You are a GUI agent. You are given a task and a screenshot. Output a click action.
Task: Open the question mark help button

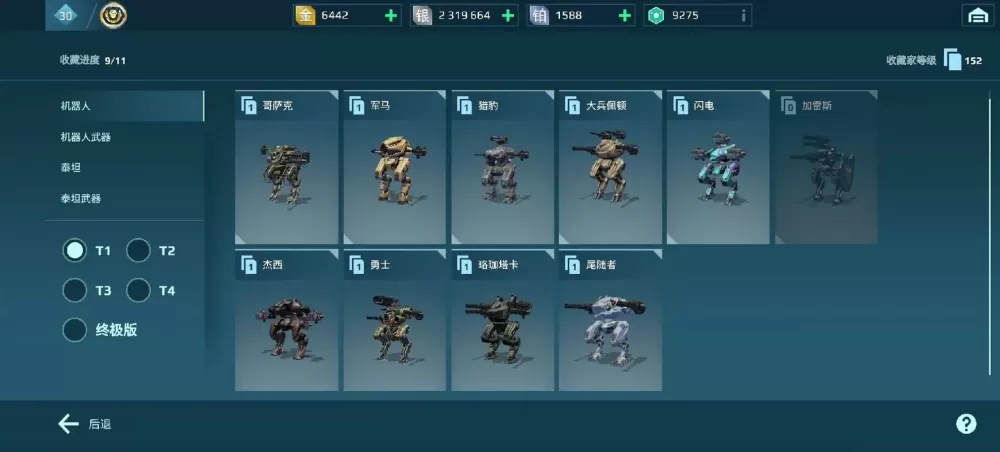[x=966, y=424]
